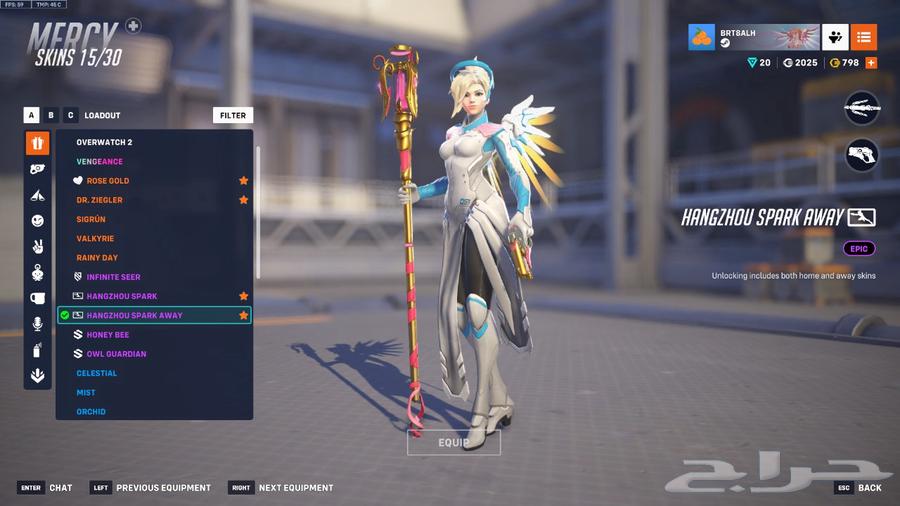Viewport: 900px width, 506px height.
Task: Select the Owl Guardian skin
Action: tap(116, 354)
